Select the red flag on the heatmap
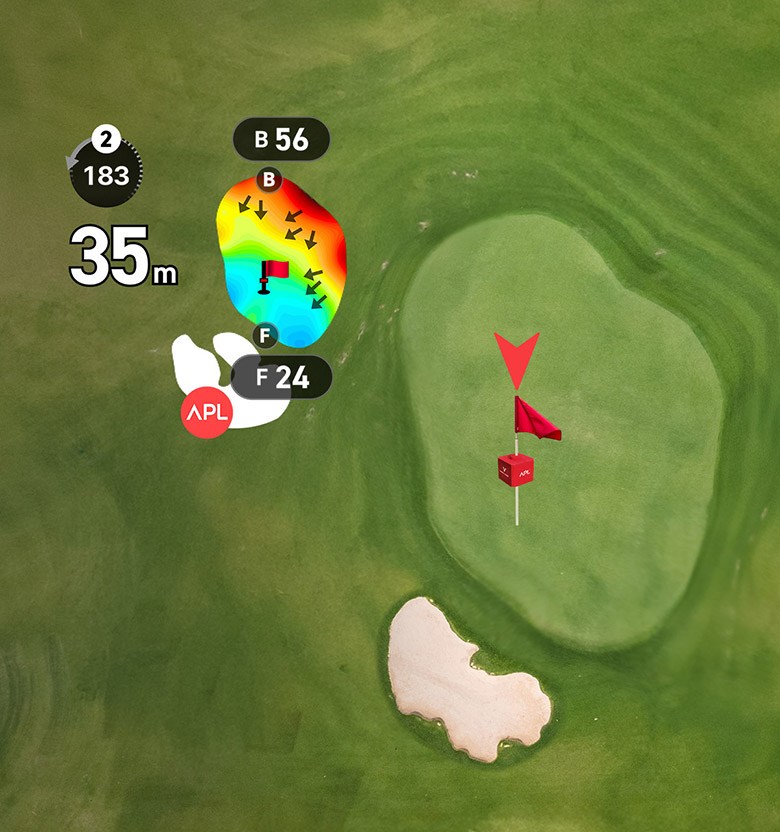Image resolution: width=780 pixels, height=832 pixels. pyautogui.click(x=273, y=273)
